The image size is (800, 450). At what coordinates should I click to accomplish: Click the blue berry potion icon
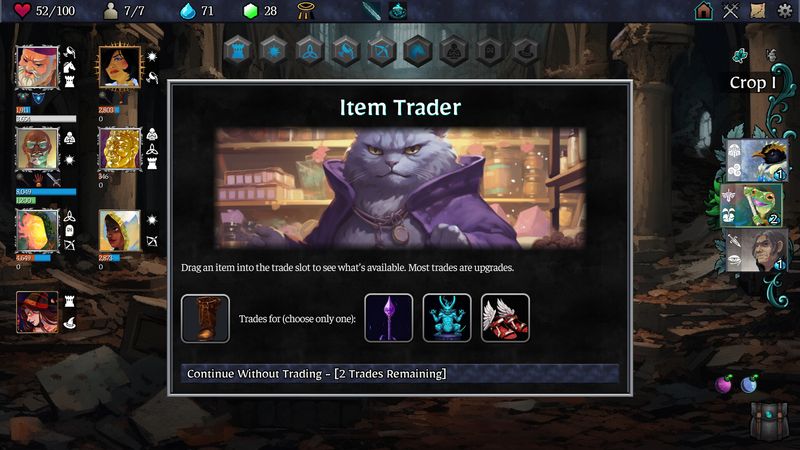tap(749, 384)
